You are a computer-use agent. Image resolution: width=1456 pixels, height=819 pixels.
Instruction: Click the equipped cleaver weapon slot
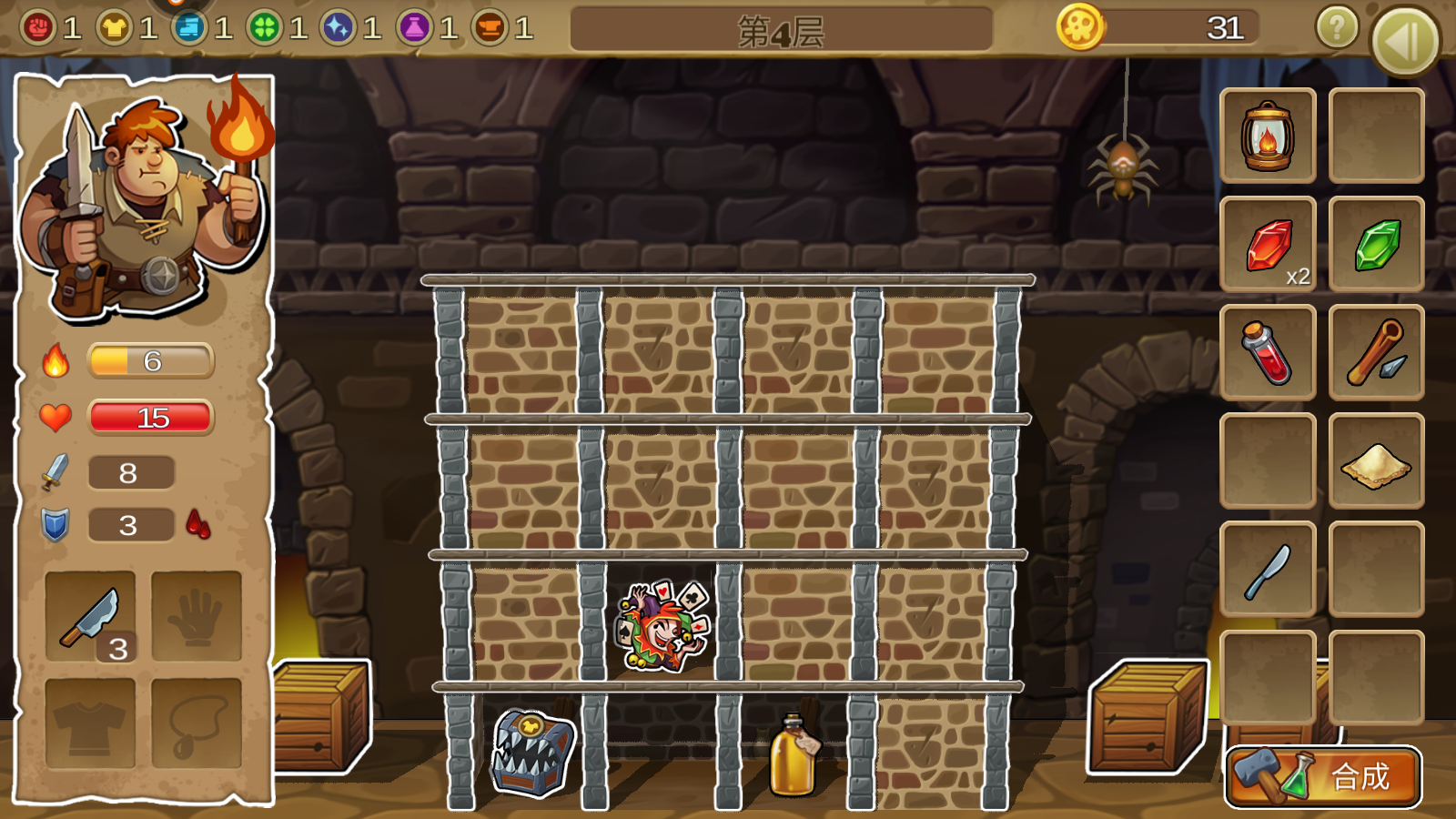(x=90, y=616)
